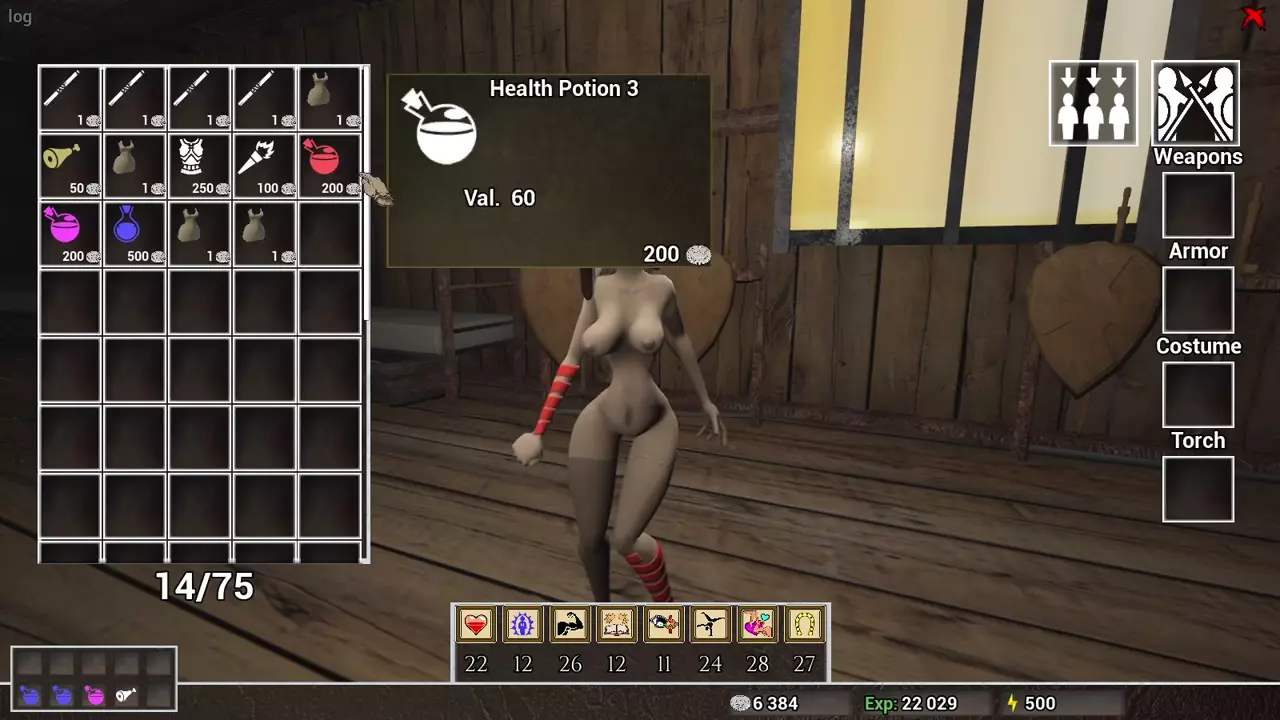Click the empty Armor equipment slot
The height and width of the screenshot is (720, 1280).
tap(1198, 300)
